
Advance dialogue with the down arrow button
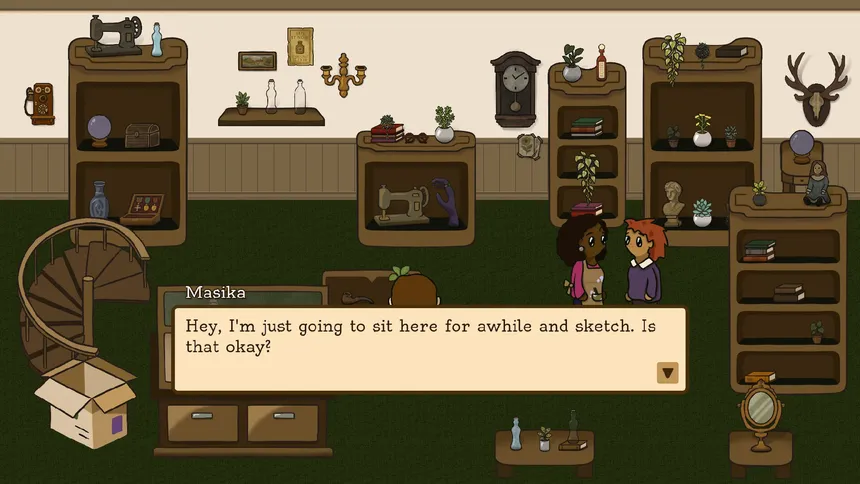pos(668,373)
